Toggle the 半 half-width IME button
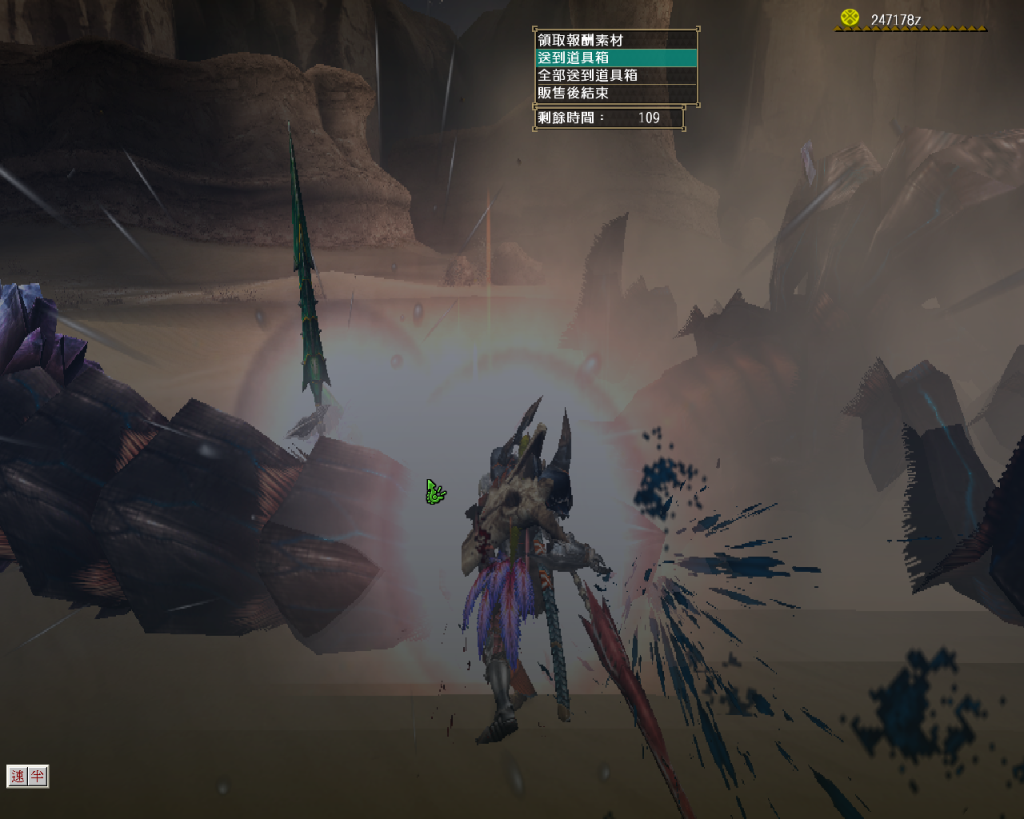The height and width of the screenshot is (819, 1024). (x=37, y=776)
